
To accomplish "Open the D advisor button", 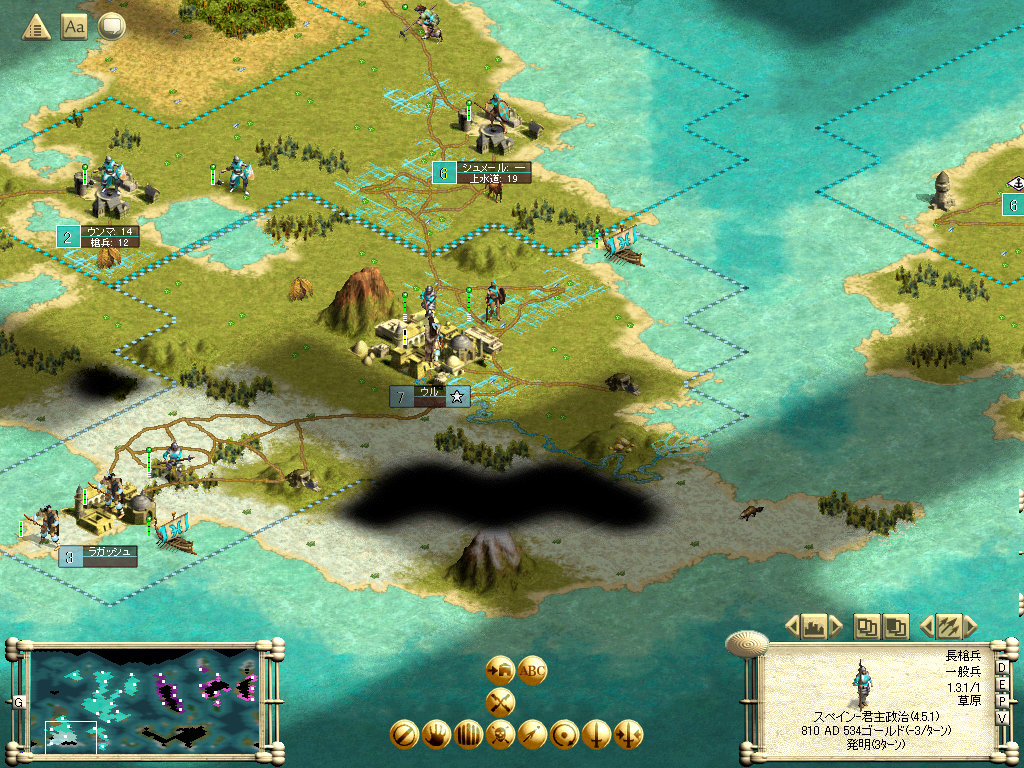I will point(1002,669).
